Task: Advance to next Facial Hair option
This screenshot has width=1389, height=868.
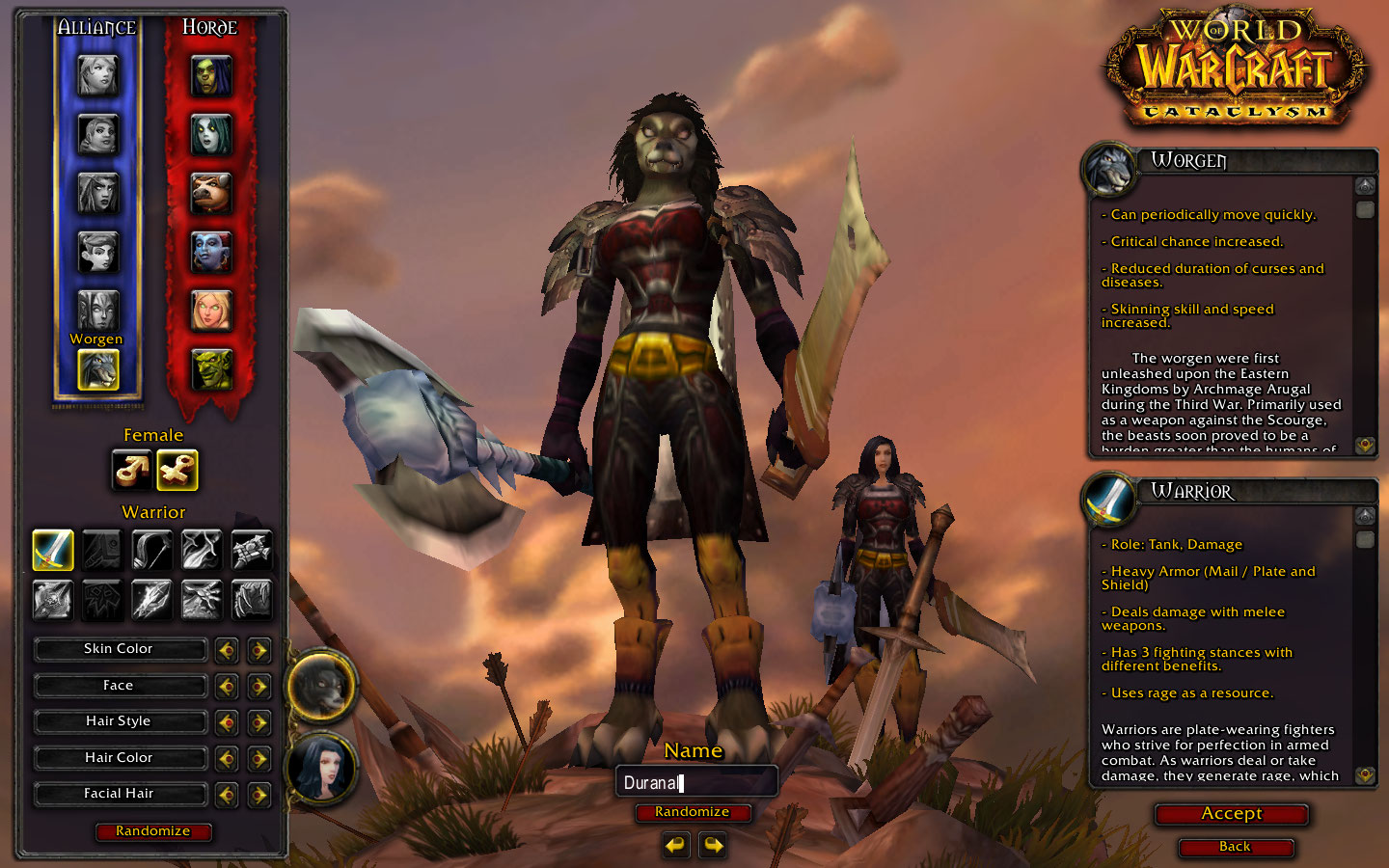Action: (259, 795)
